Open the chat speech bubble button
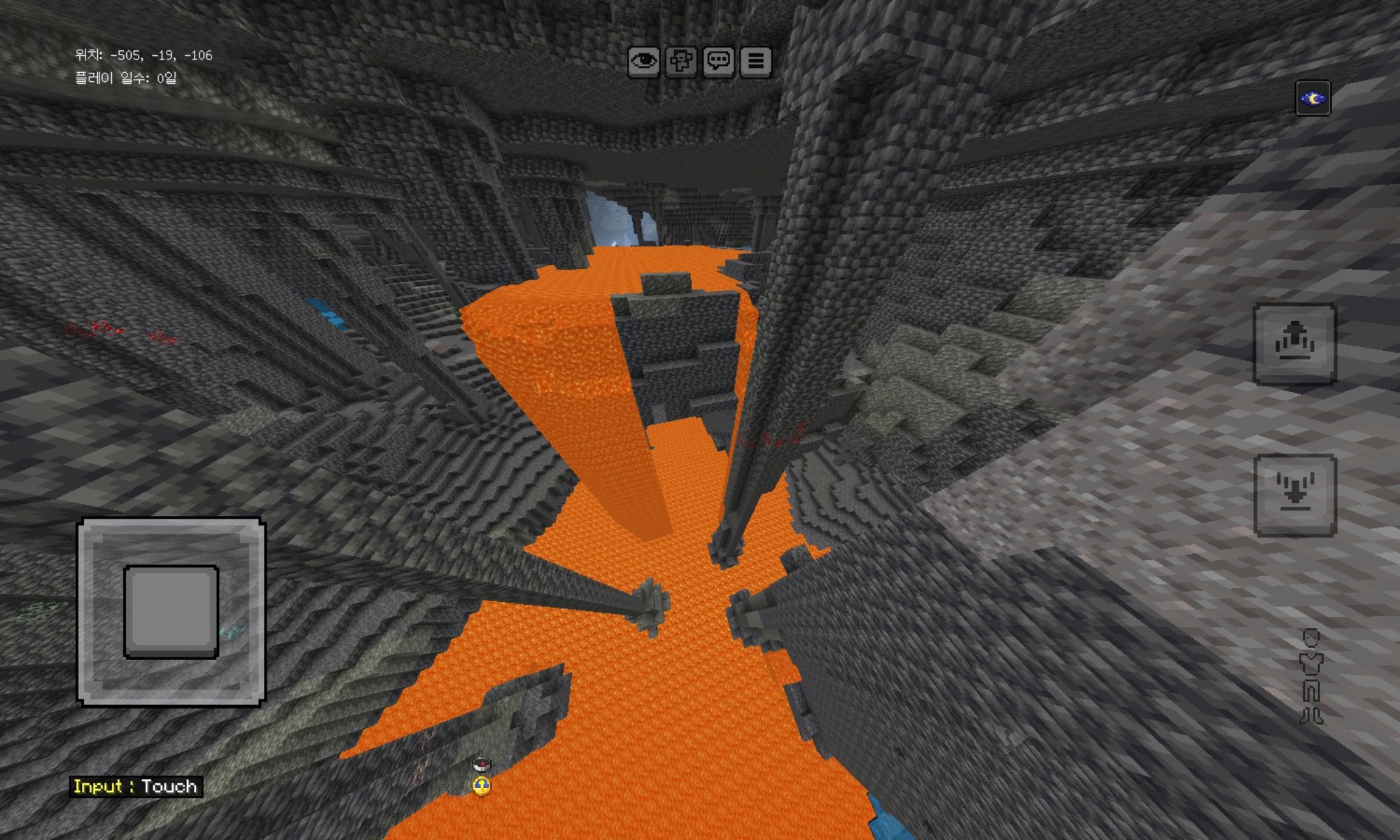Image resolution: width=1400 pixels, height=840 pixels. (x=719, y=62)
